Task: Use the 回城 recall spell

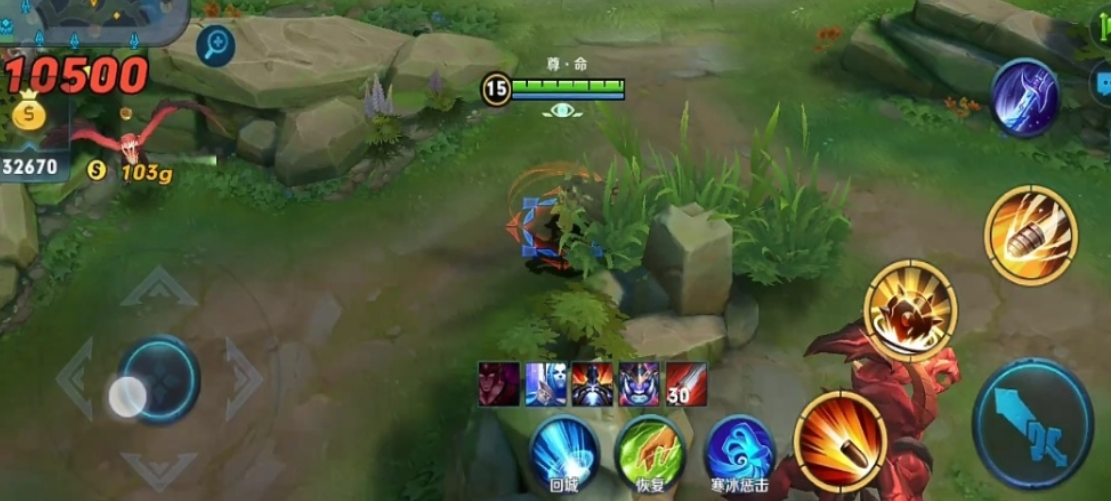Action: point(564,452)
